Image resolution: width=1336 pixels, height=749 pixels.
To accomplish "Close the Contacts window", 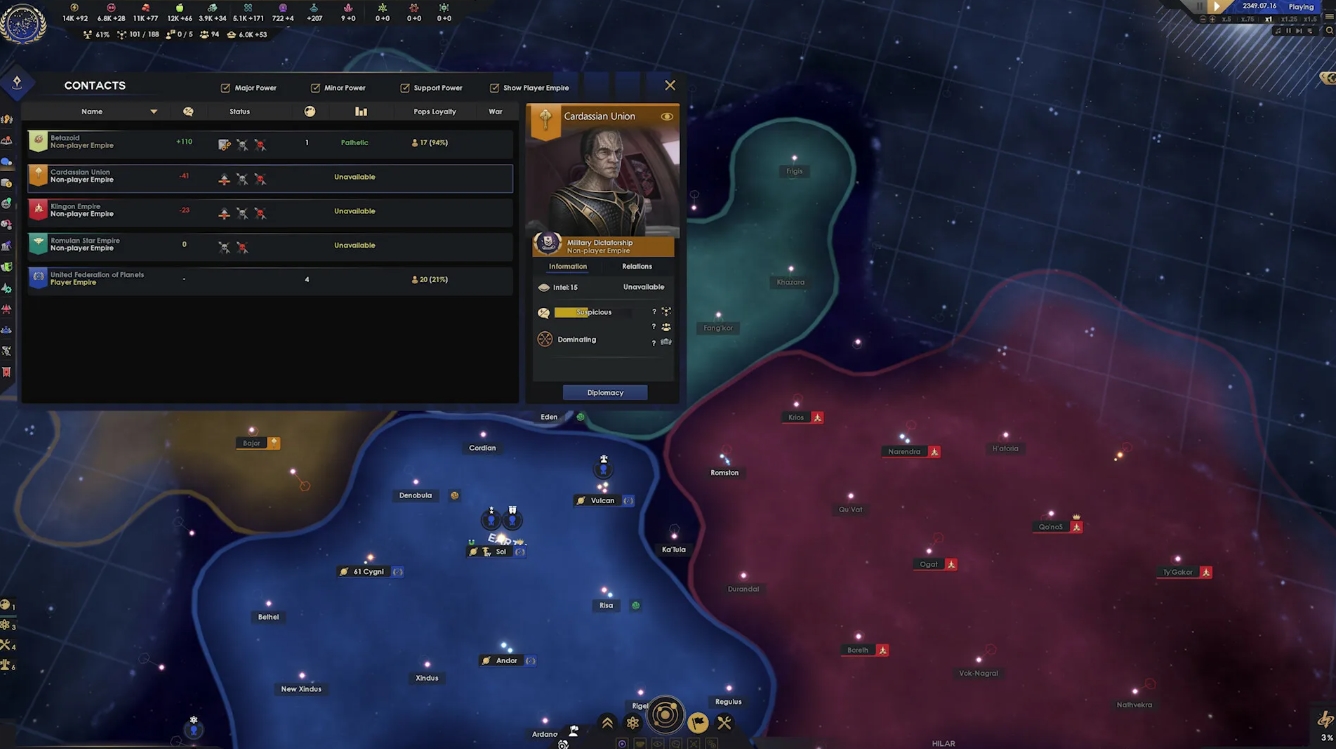I will click(x=670, y=86).
